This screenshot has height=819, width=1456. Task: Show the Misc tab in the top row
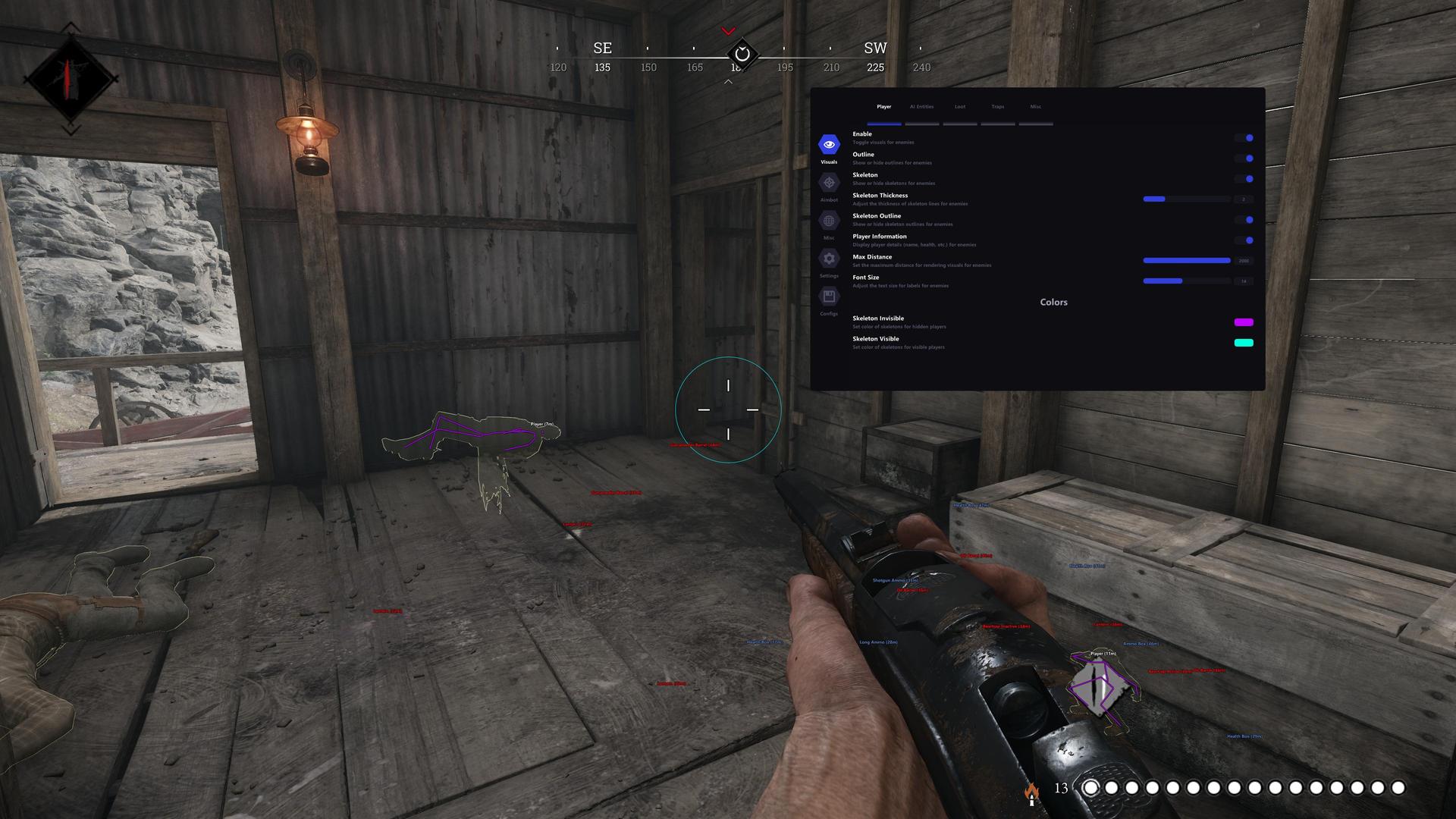(x=1036, y=107)
